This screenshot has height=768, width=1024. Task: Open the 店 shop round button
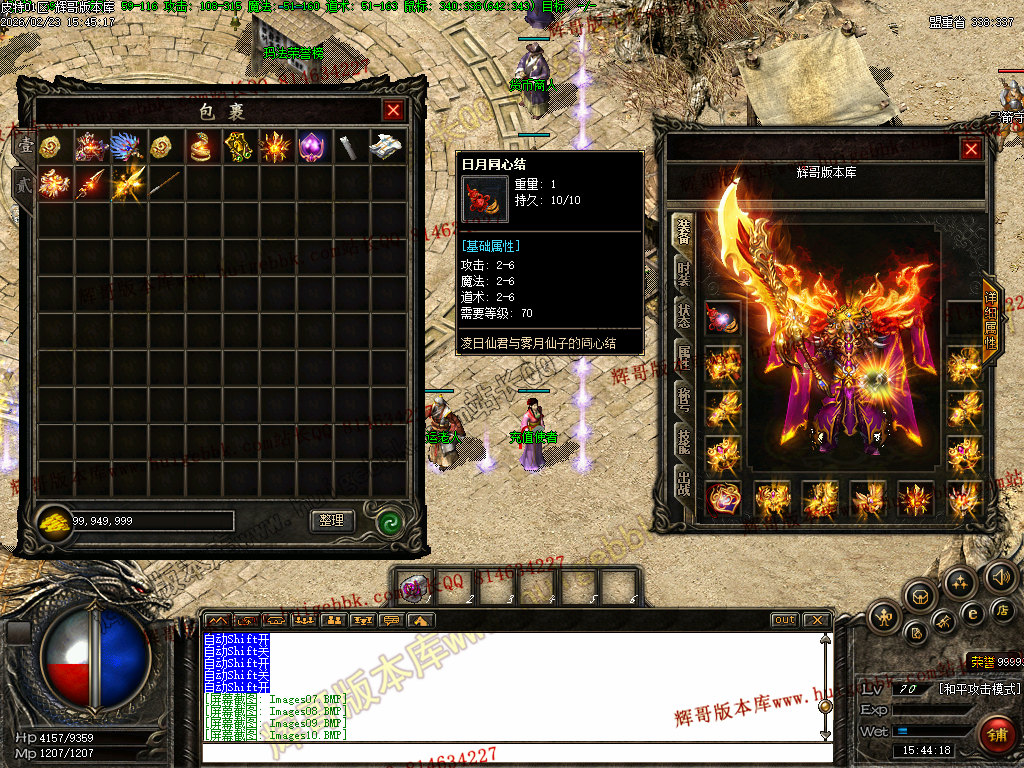pyautogui.click(x=1002, y=609)
